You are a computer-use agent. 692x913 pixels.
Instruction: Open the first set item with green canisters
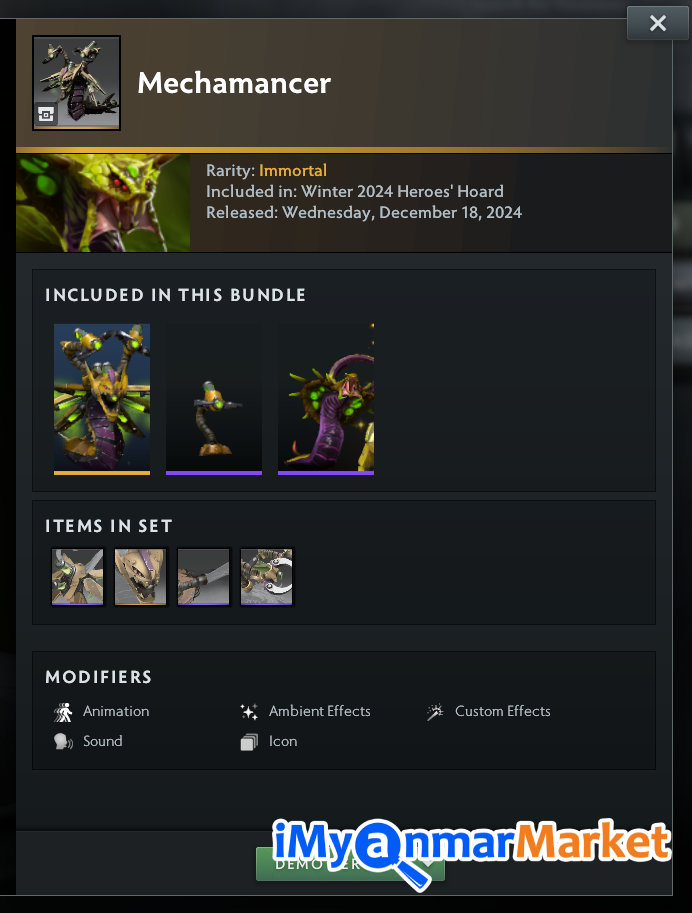click(78, 576)
